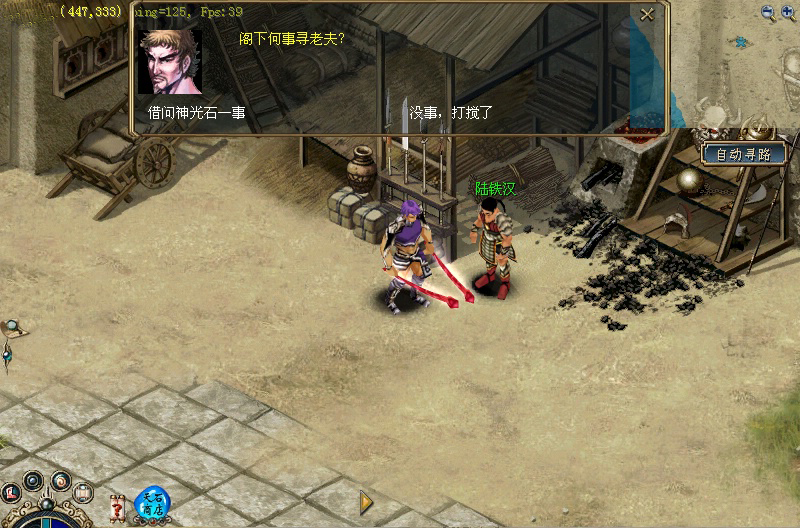Expand the bar with the yellow arrow

[x=367, y=501]
